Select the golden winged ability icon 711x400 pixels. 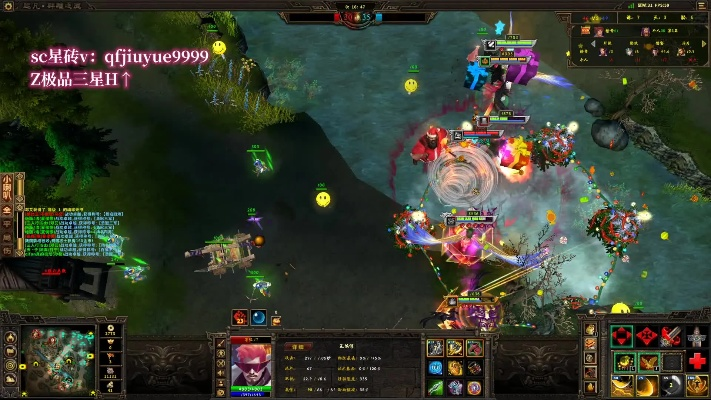pyautogui.click(x=648, y=362)
